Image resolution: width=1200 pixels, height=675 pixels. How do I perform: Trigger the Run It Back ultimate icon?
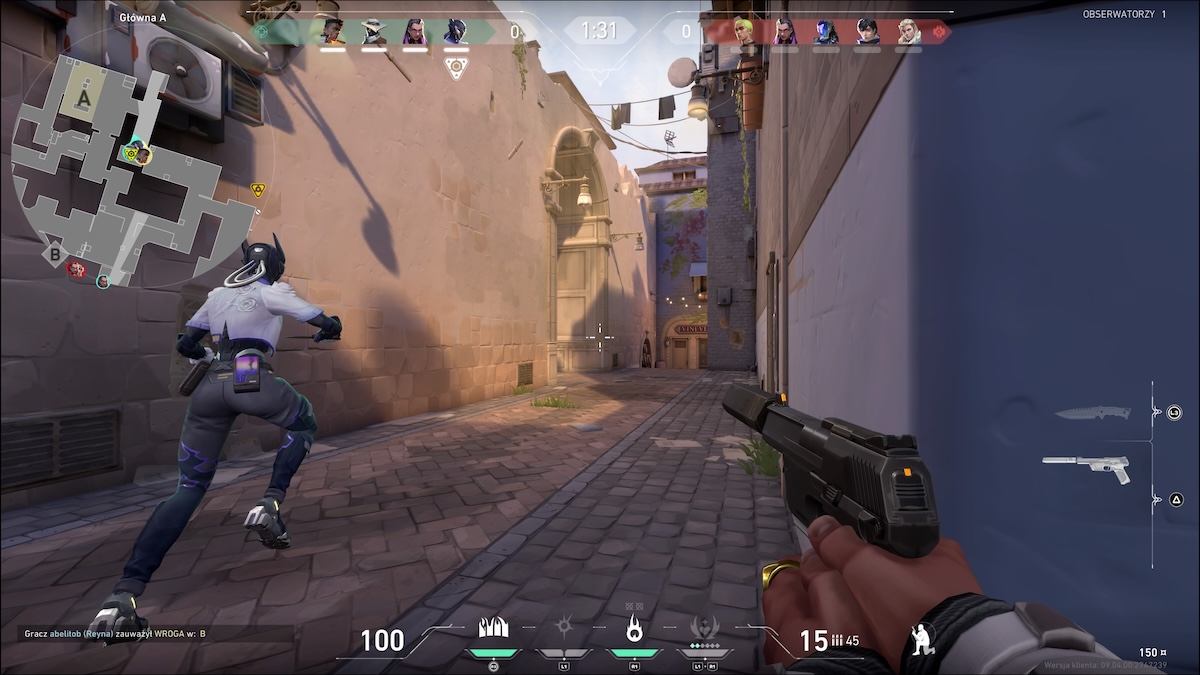tap(704, 628)
